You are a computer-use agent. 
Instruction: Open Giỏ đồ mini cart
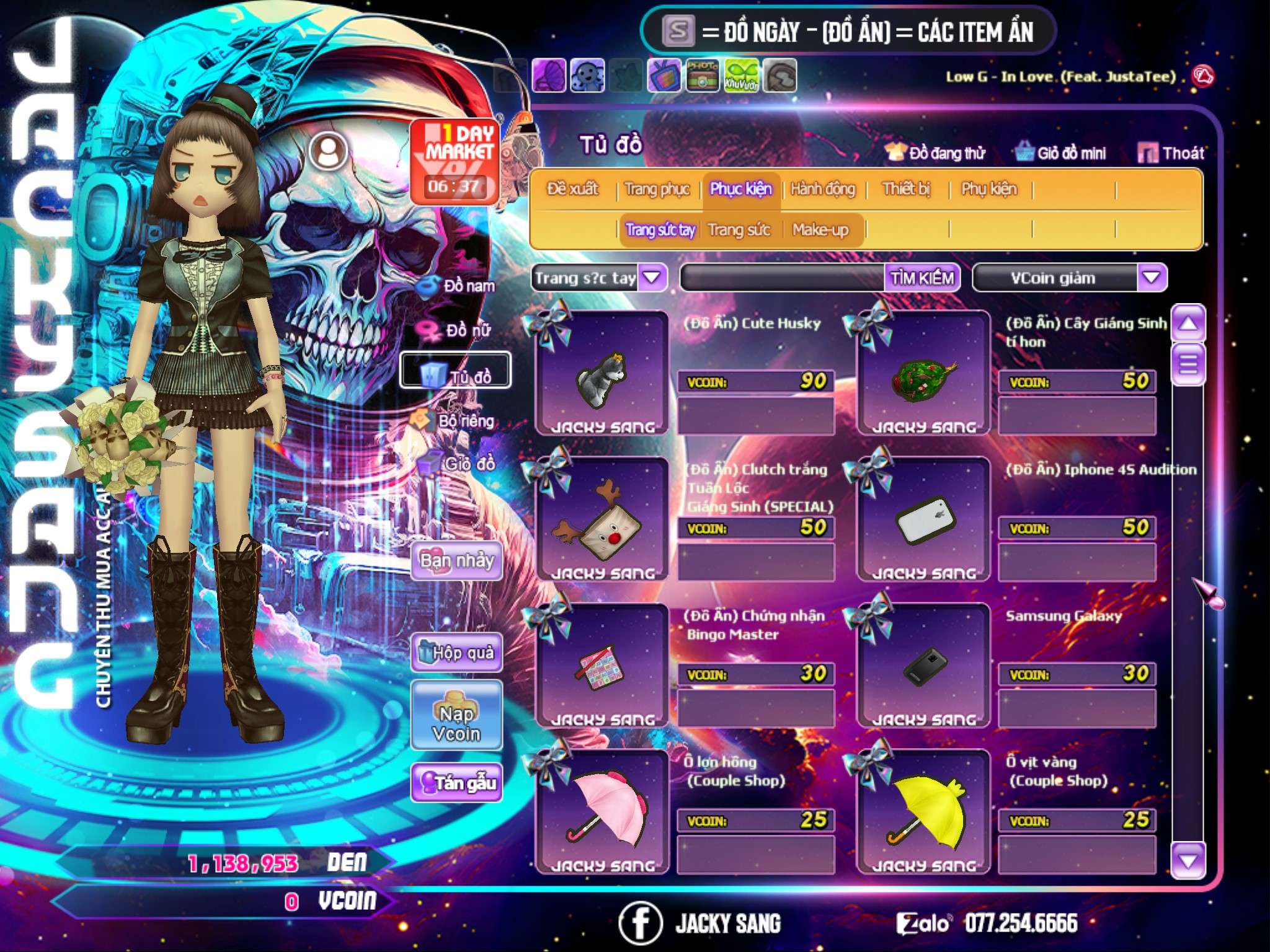(1061, 153)
